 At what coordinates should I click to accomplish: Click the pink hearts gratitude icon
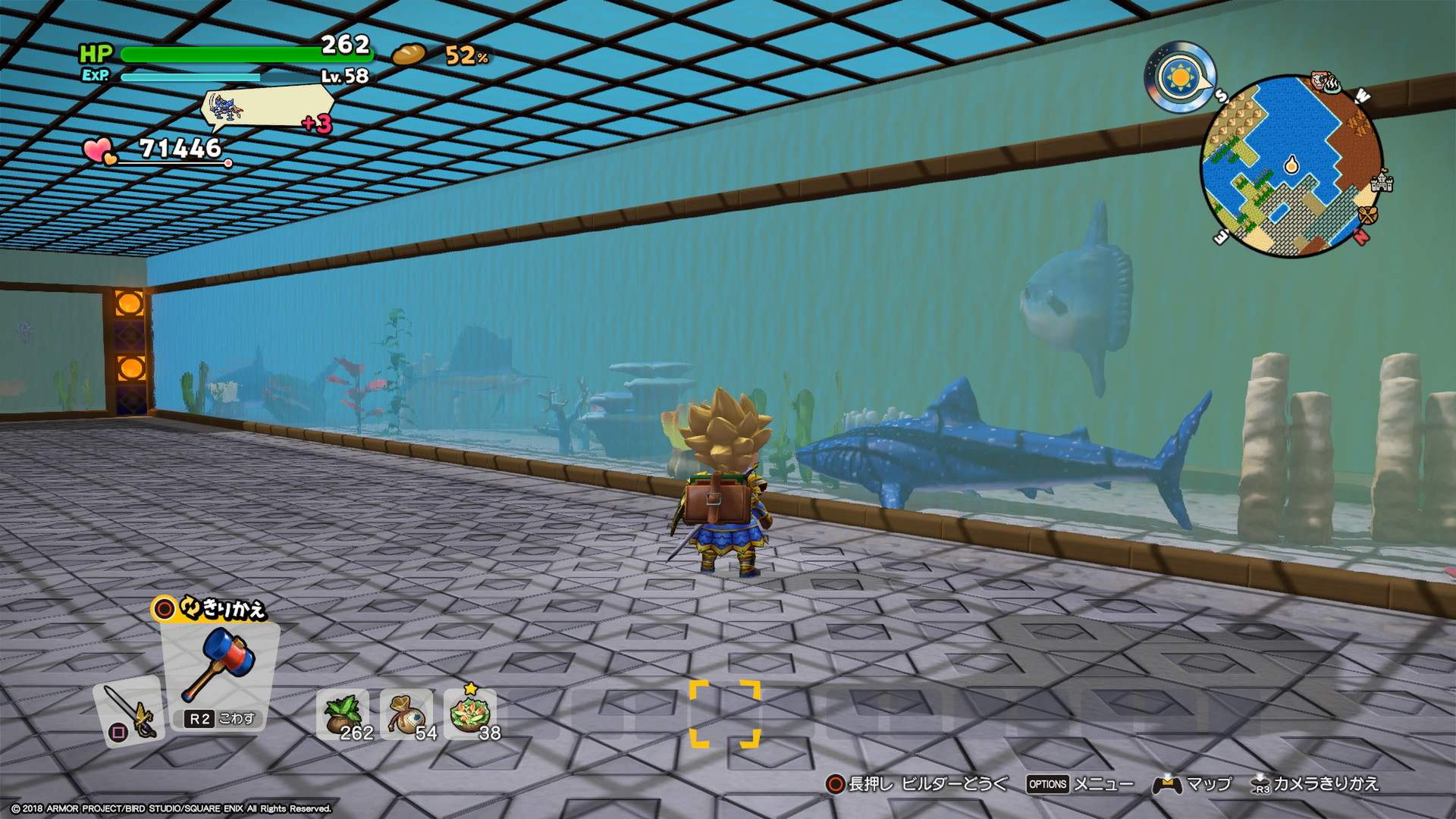tap(100, 150)
